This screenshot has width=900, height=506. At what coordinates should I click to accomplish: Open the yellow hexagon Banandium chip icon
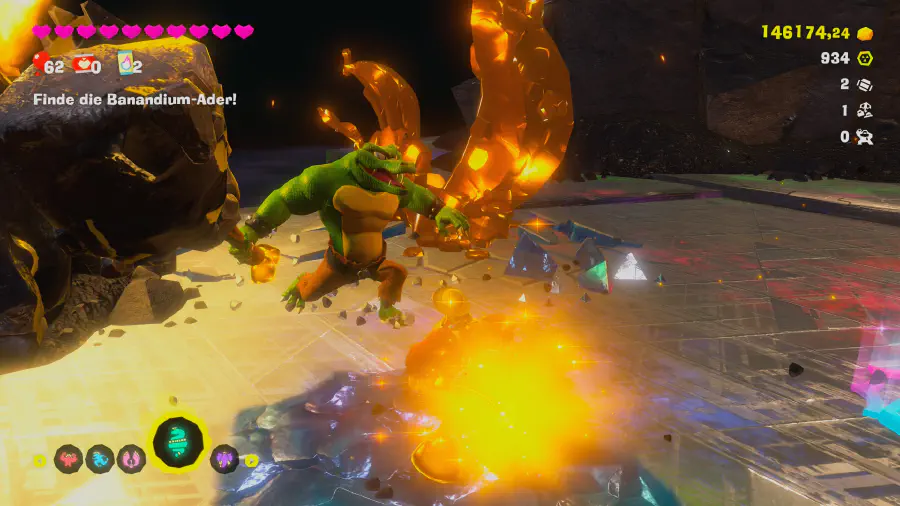[865, 59]
